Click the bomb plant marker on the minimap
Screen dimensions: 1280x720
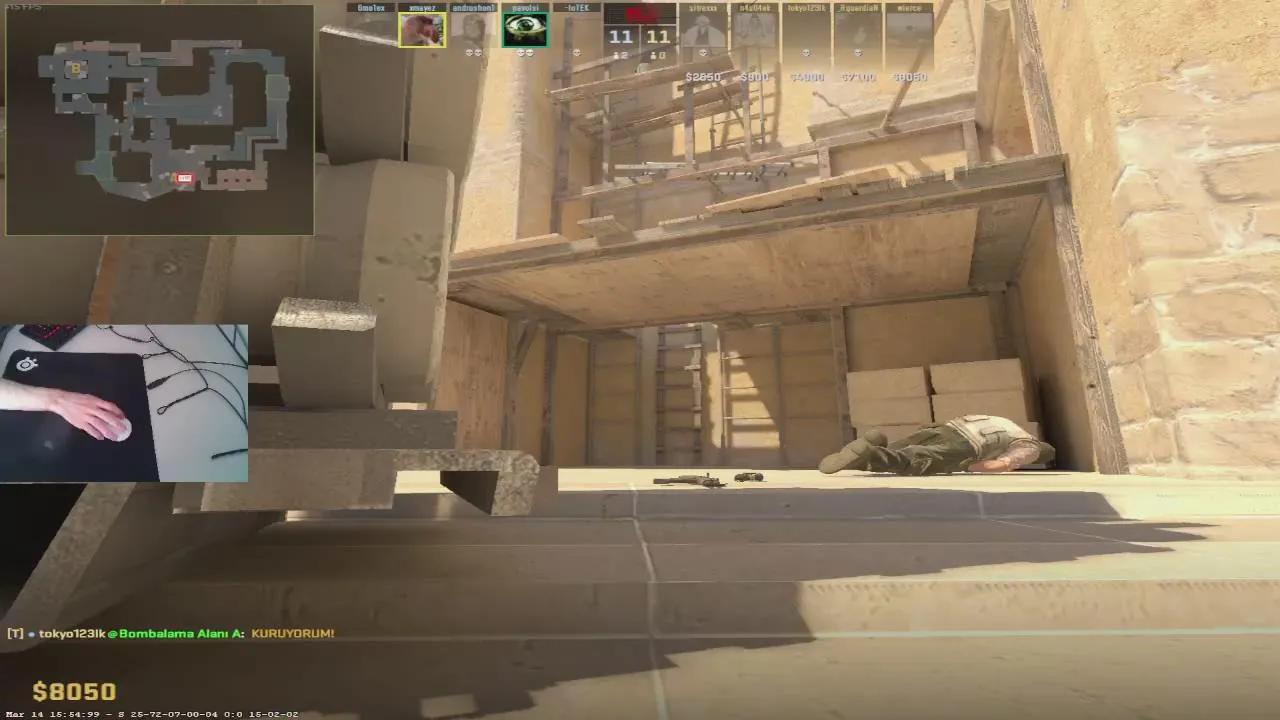point(183,178)
